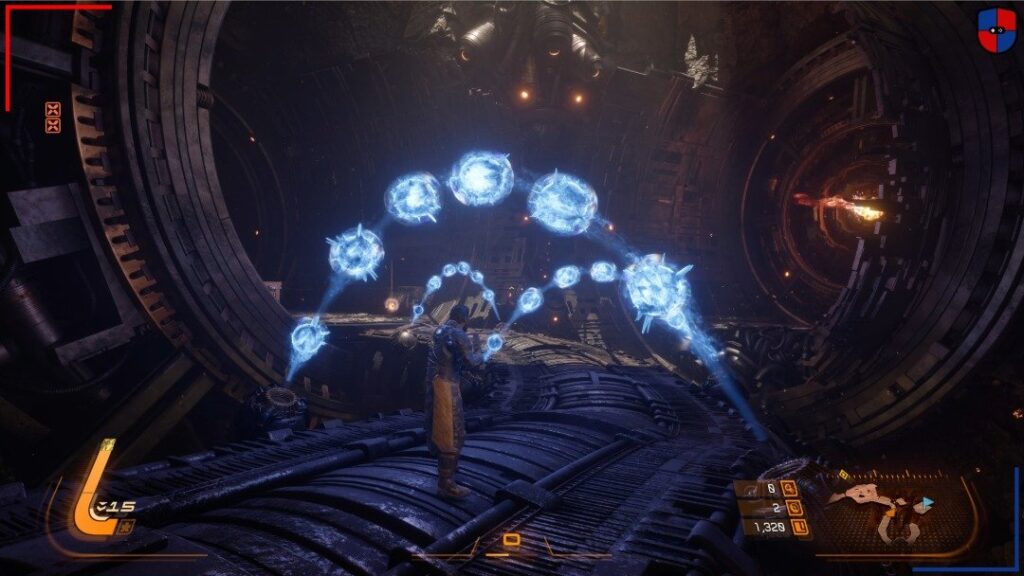Click the small square icon below the 15 readout
Image resolution: width=1024 pixels, height=576 pixels.
coord(125,526)
